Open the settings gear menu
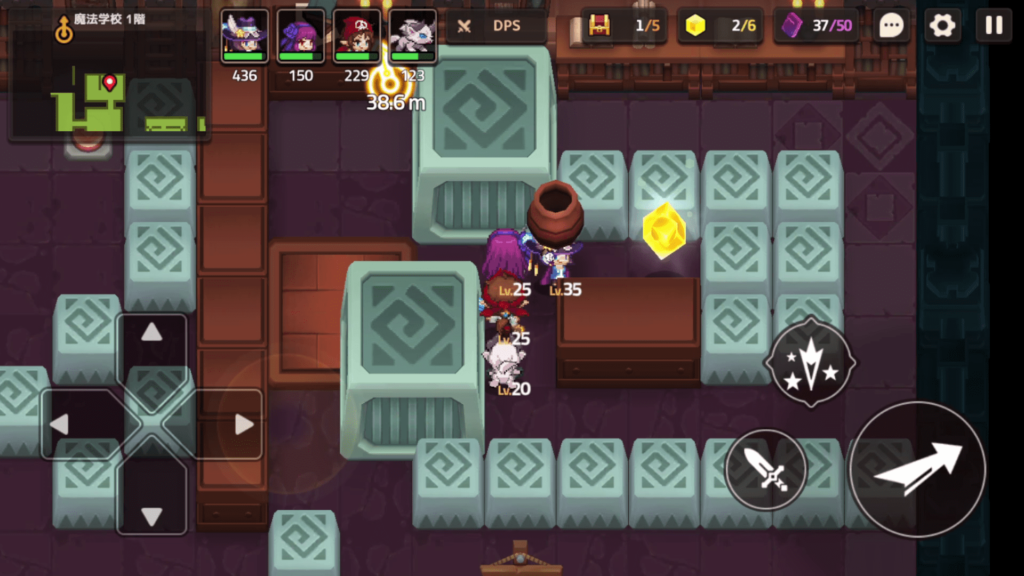Screen dimensions: 1024x576 point(942,26)
